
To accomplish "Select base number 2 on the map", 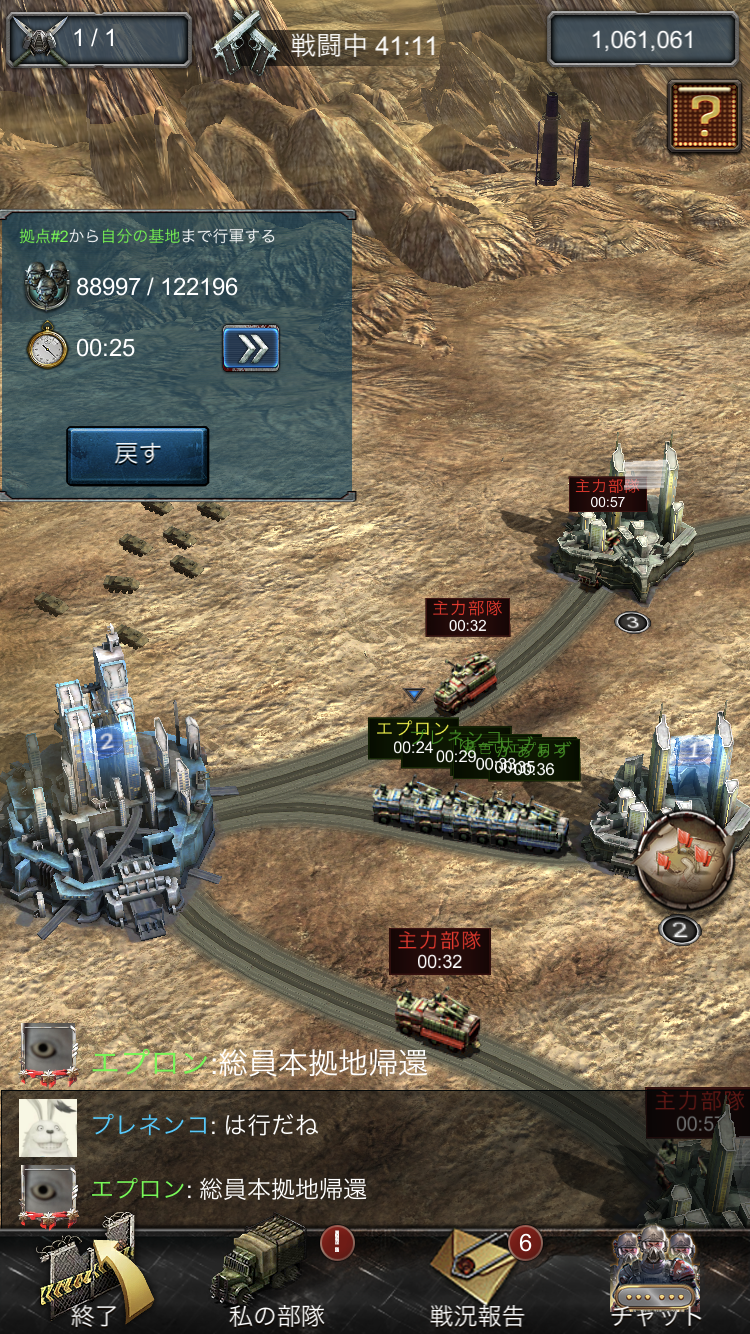I will tap(107, 790).
